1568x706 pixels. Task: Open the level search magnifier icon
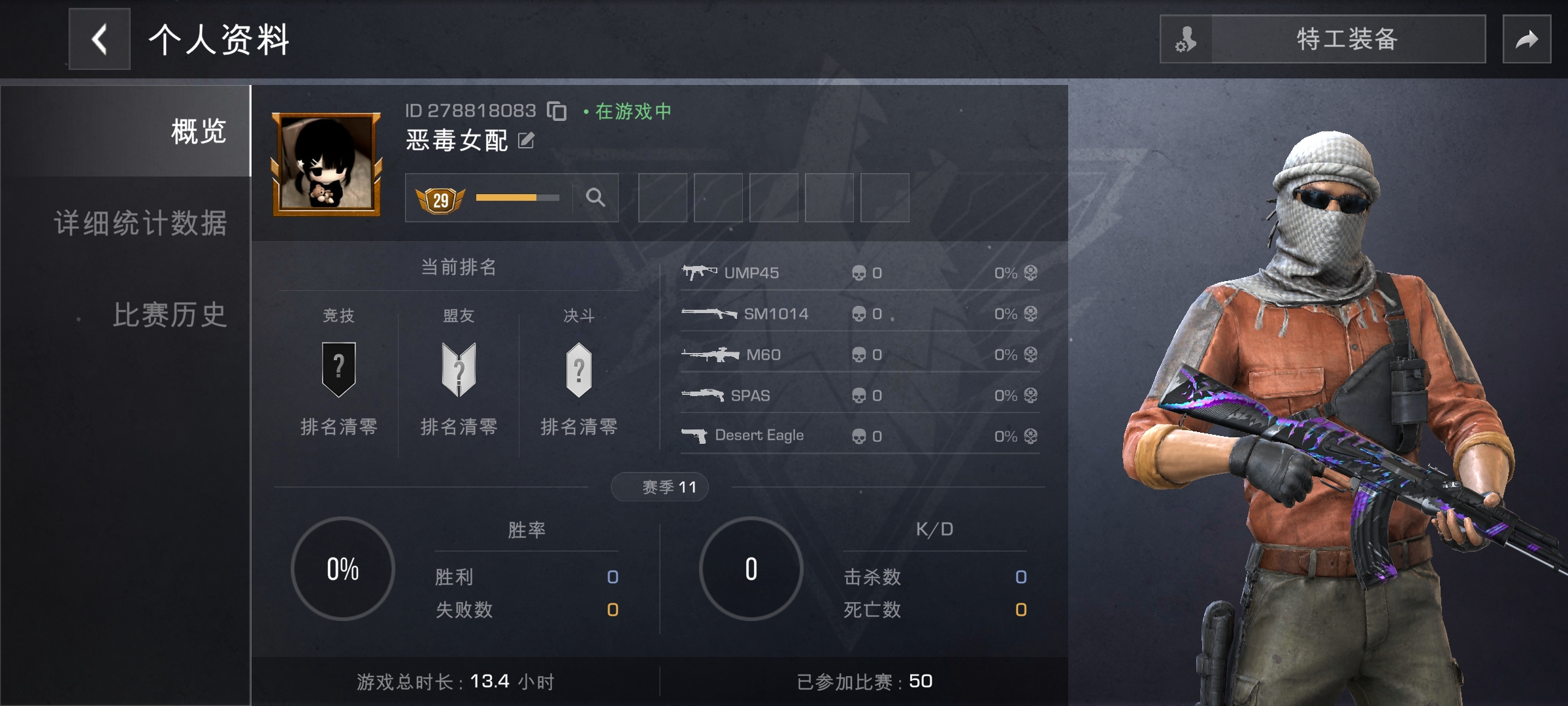[595, 197]
